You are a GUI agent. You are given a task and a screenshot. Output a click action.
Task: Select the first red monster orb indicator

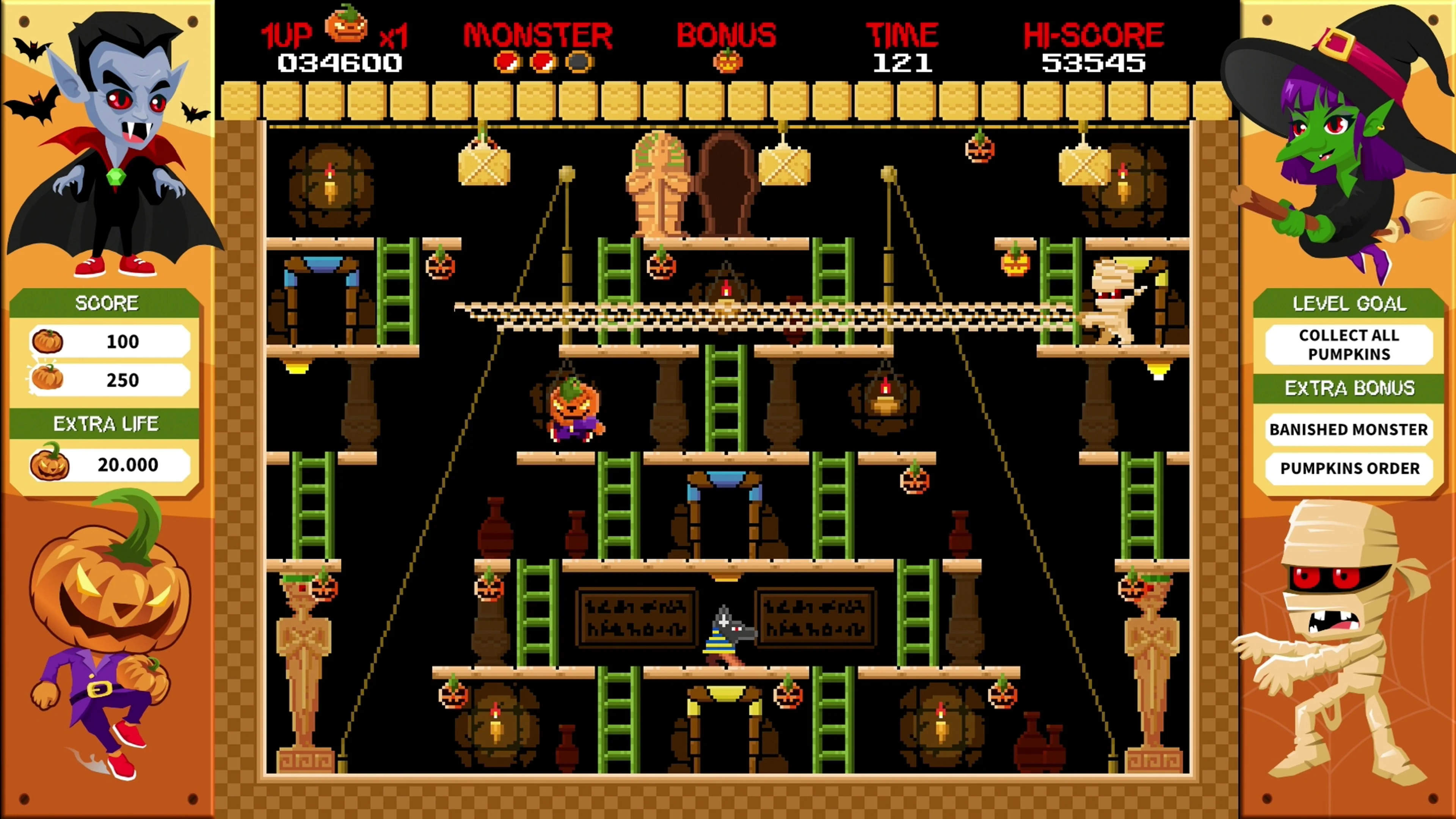[x=508, y=62]
